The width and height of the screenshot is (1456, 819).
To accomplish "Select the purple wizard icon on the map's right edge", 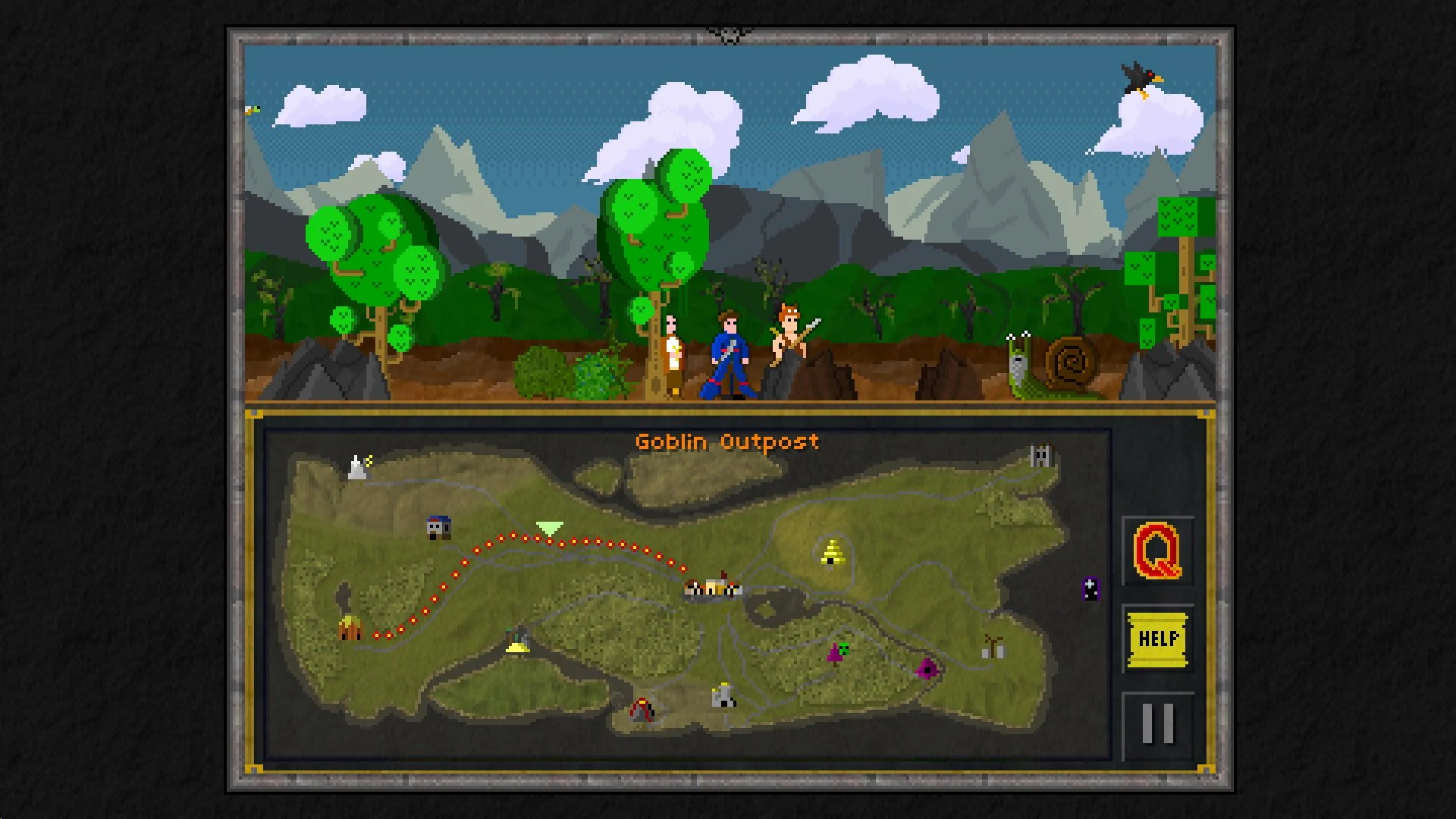I will click(1090, 588).
